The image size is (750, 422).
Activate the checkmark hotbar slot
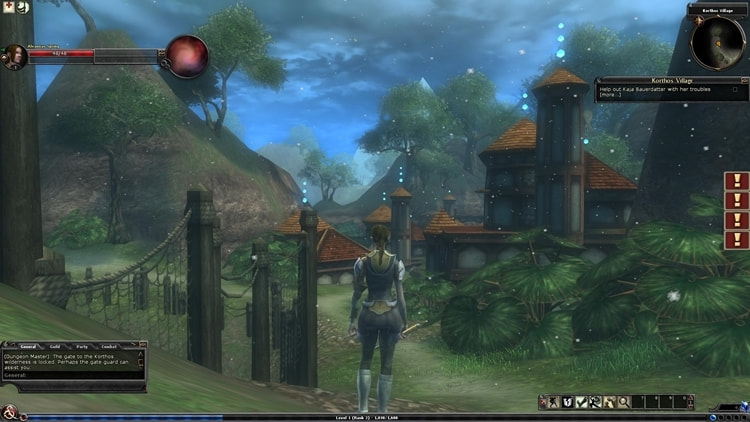pos(581,402)
